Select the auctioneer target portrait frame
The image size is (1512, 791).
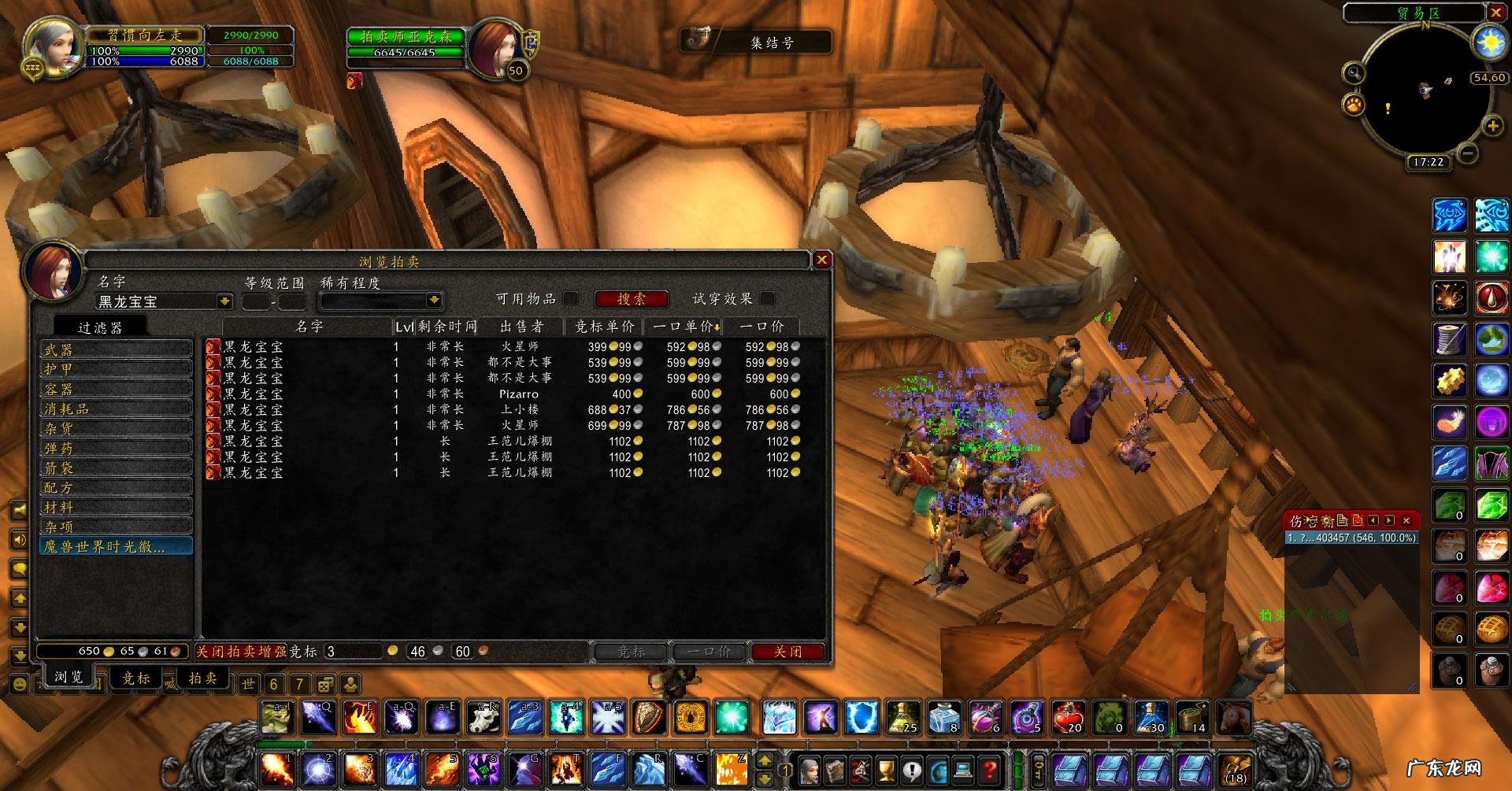point(496,47)
